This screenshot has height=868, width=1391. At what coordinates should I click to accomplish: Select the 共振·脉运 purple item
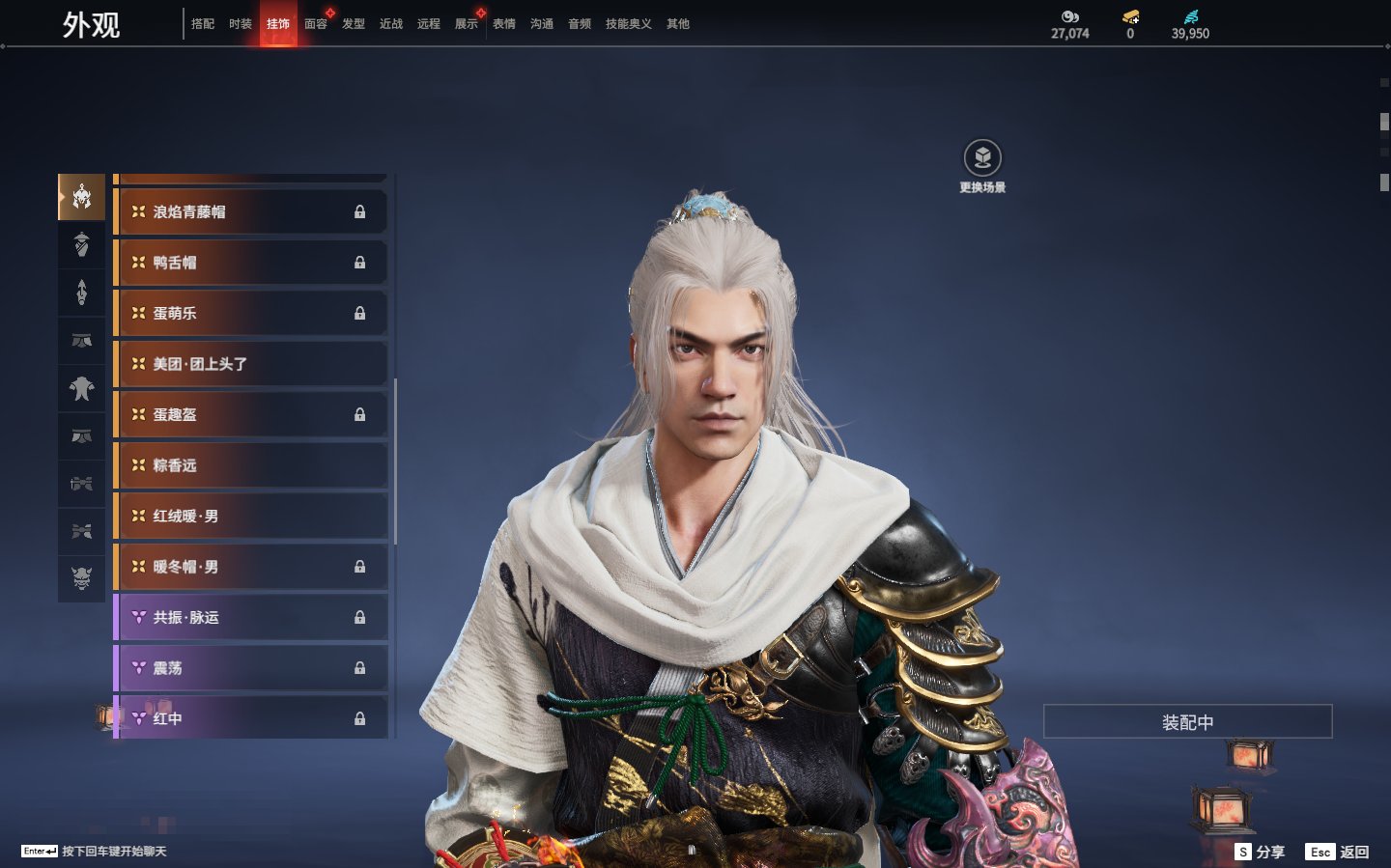click(251, 618)
